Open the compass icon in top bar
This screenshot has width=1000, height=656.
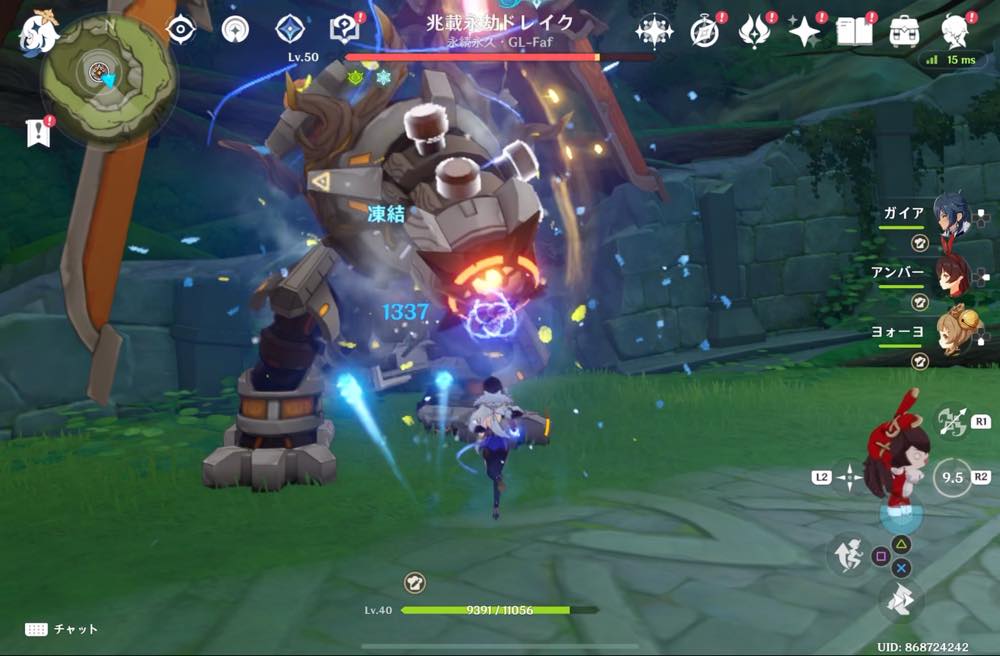click(705, 32)
